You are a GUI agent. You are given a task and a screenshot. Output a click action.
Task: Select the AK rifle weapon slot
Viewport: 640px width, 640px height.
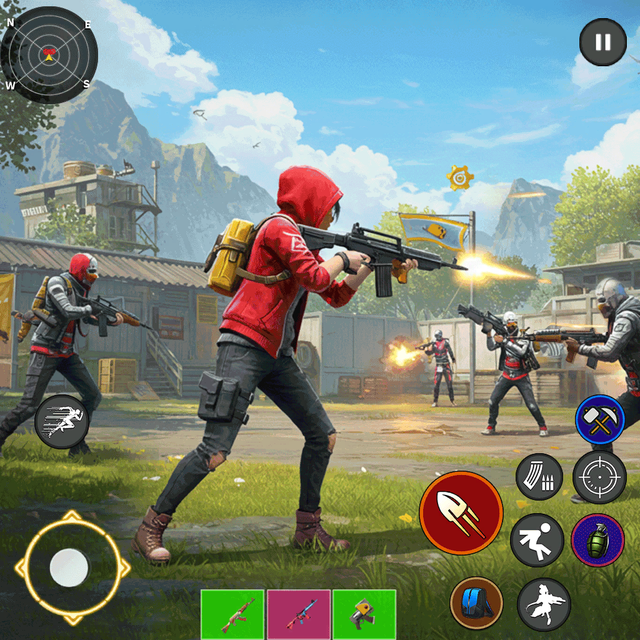pos(232,614)
